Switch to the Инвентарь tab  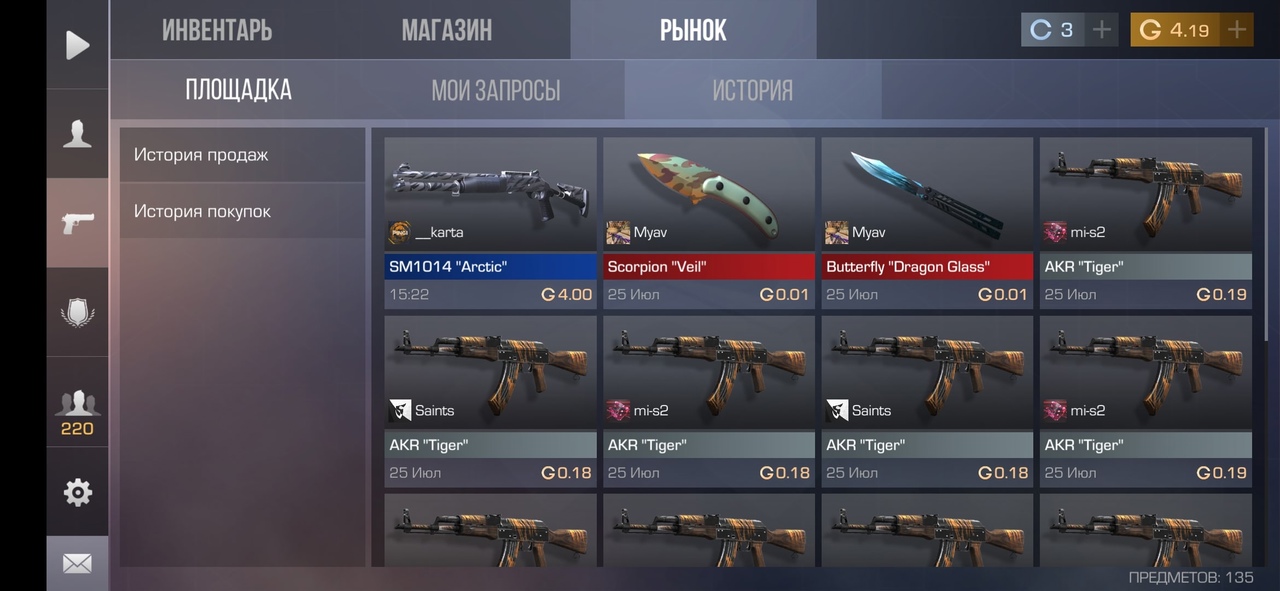217,30
